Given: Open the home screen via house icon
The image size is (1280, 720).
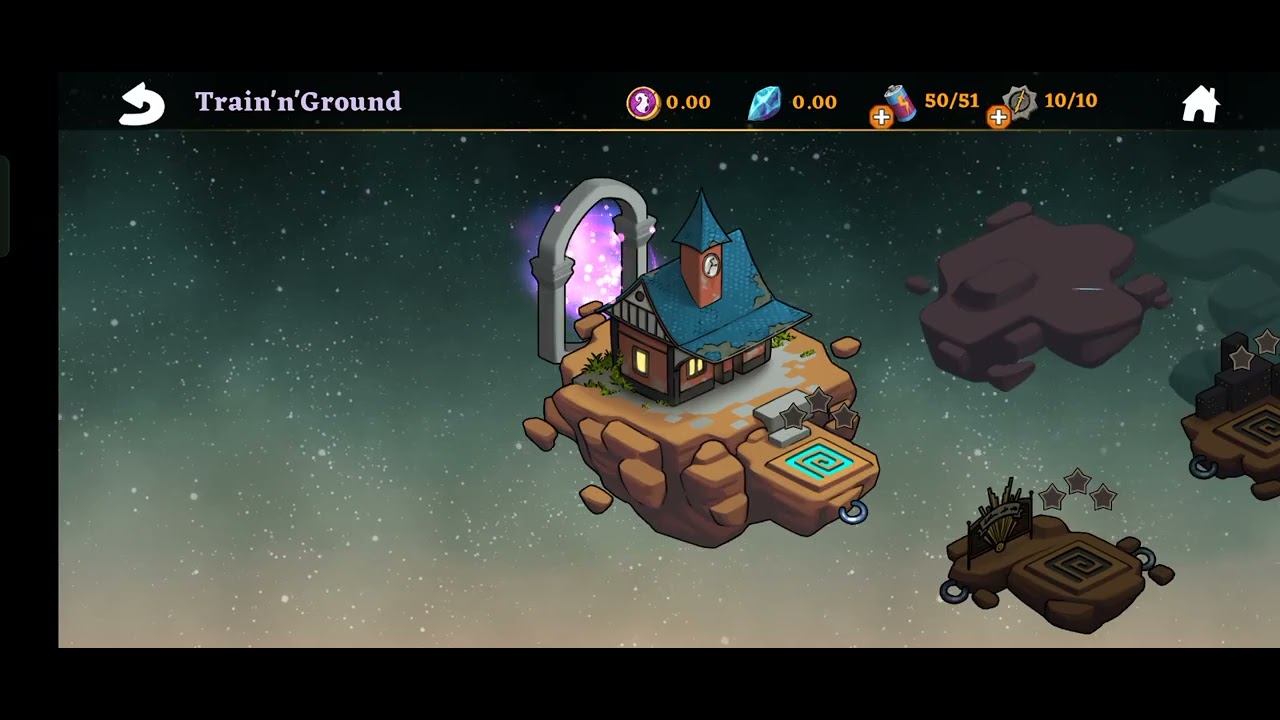Looking at the screenshot, I should click(1200, 103).
